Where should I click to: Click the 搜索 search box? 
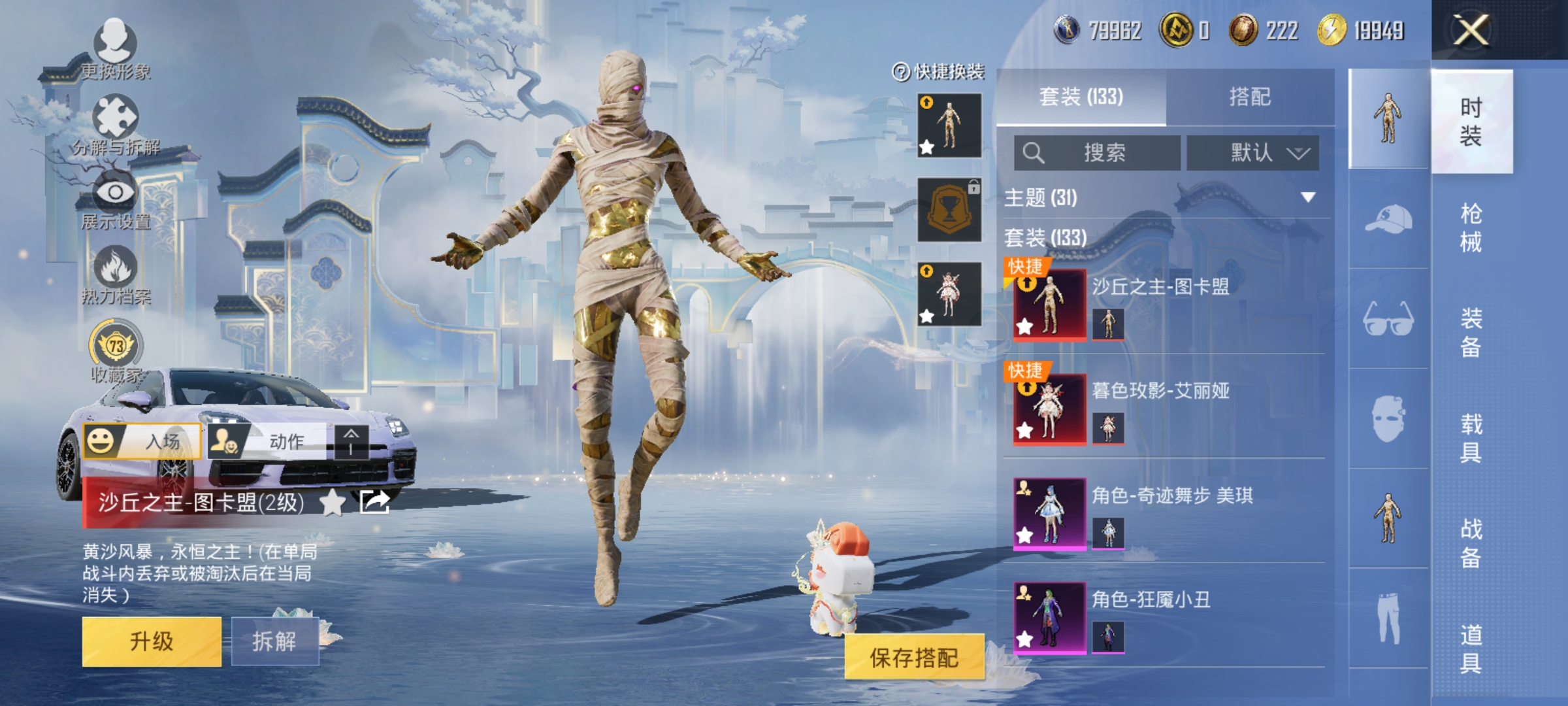[x=1098, y=153]
